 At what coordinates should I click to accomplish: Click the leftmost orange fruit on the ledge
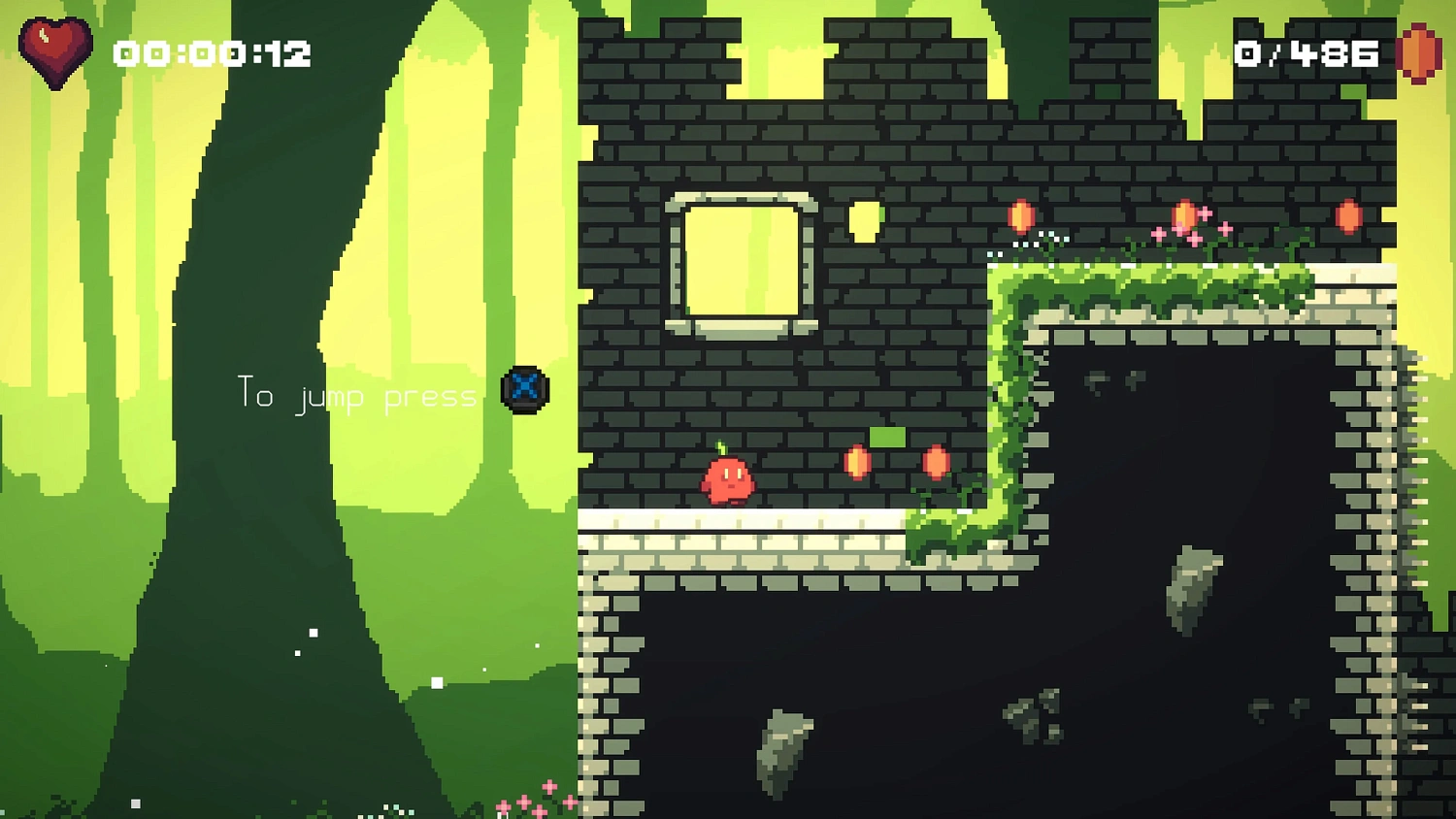tap(1020, 215)
